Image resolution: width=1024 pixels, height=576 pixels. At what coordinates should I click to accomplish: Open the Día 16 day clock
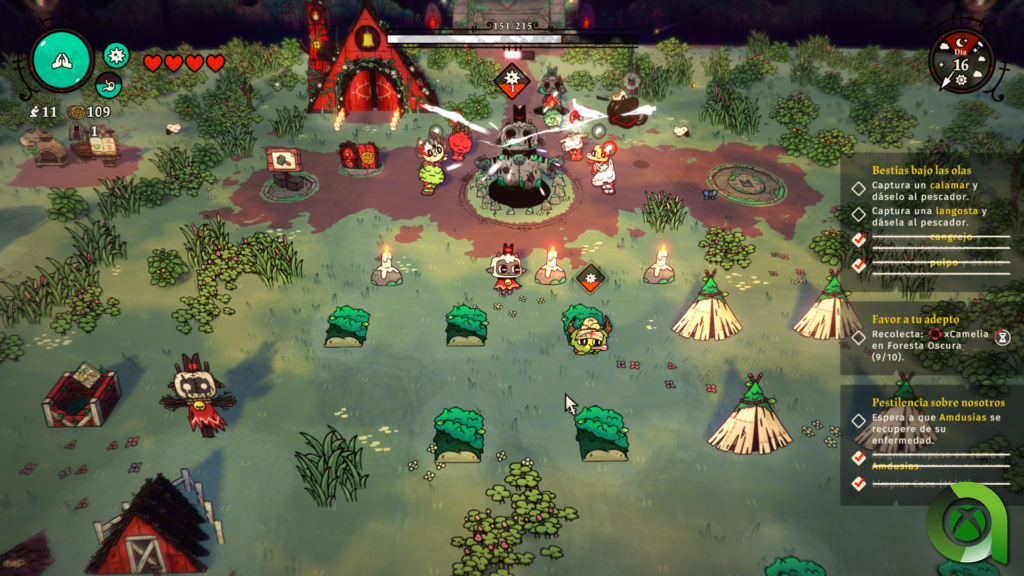click(961, 62)
